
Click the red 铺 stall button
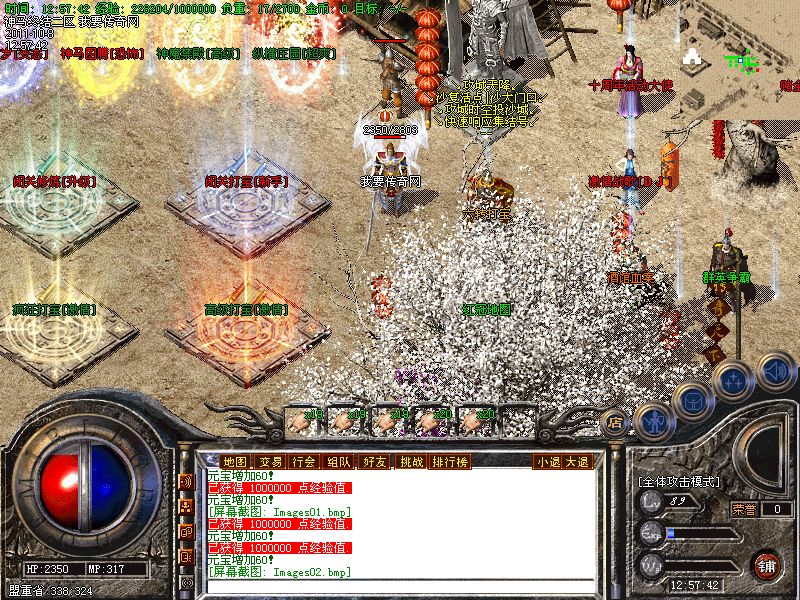pyautogui.click(x=767, y=565)
